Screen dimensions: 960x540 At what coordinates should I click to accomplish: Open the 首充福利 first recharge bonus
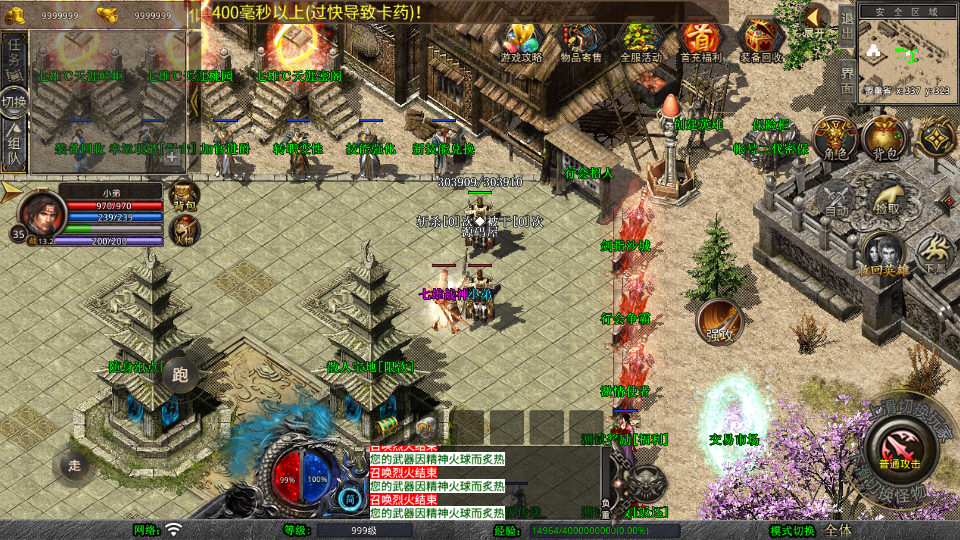tap(701, 42)
